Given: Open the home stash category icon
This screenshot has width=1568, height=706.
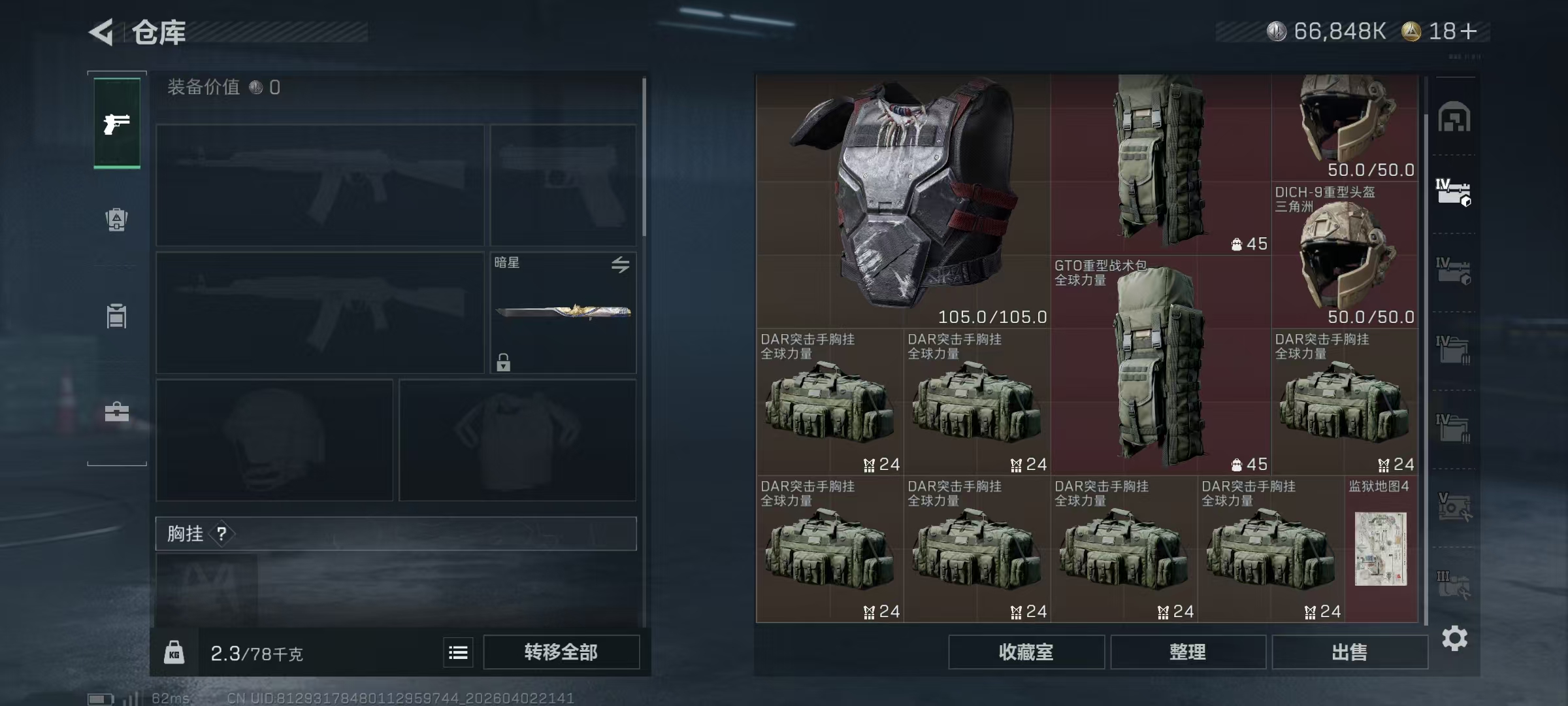Looking at the screenshot, I should 1454,118.
